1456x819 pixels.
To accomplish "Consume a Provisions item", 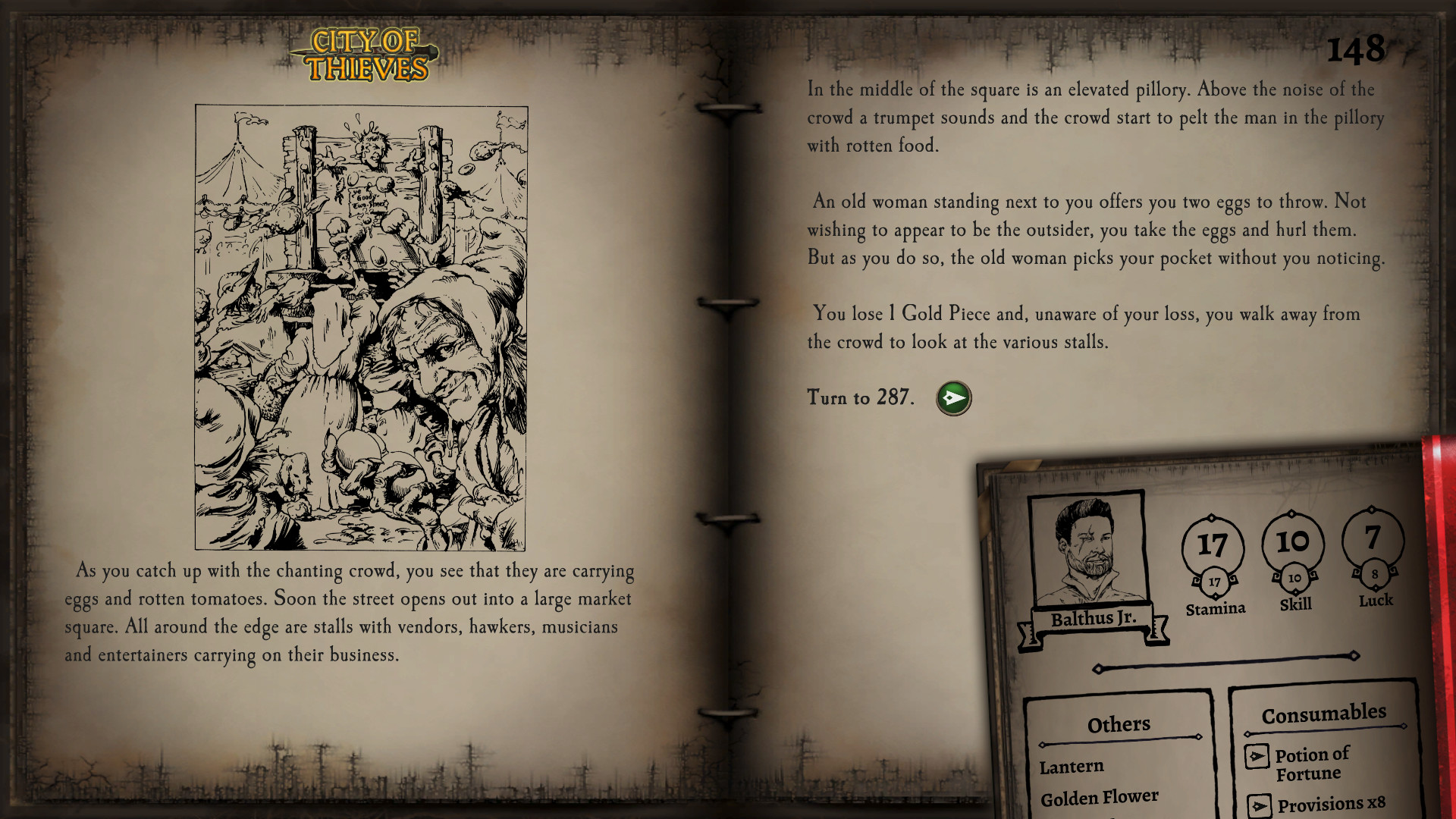I will click(1259, 805).
